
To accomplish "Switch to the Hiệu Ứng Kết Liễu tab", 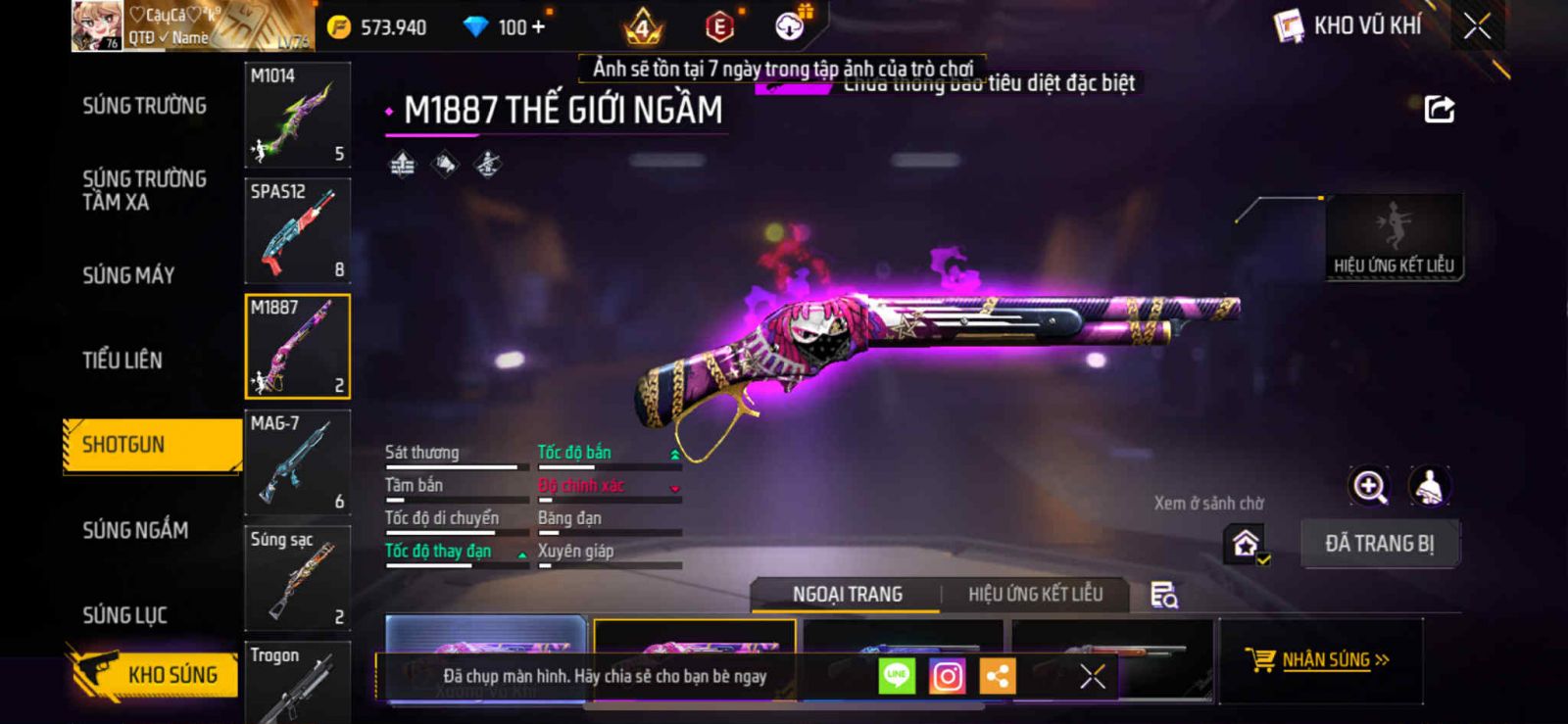I will point(1035,595).
